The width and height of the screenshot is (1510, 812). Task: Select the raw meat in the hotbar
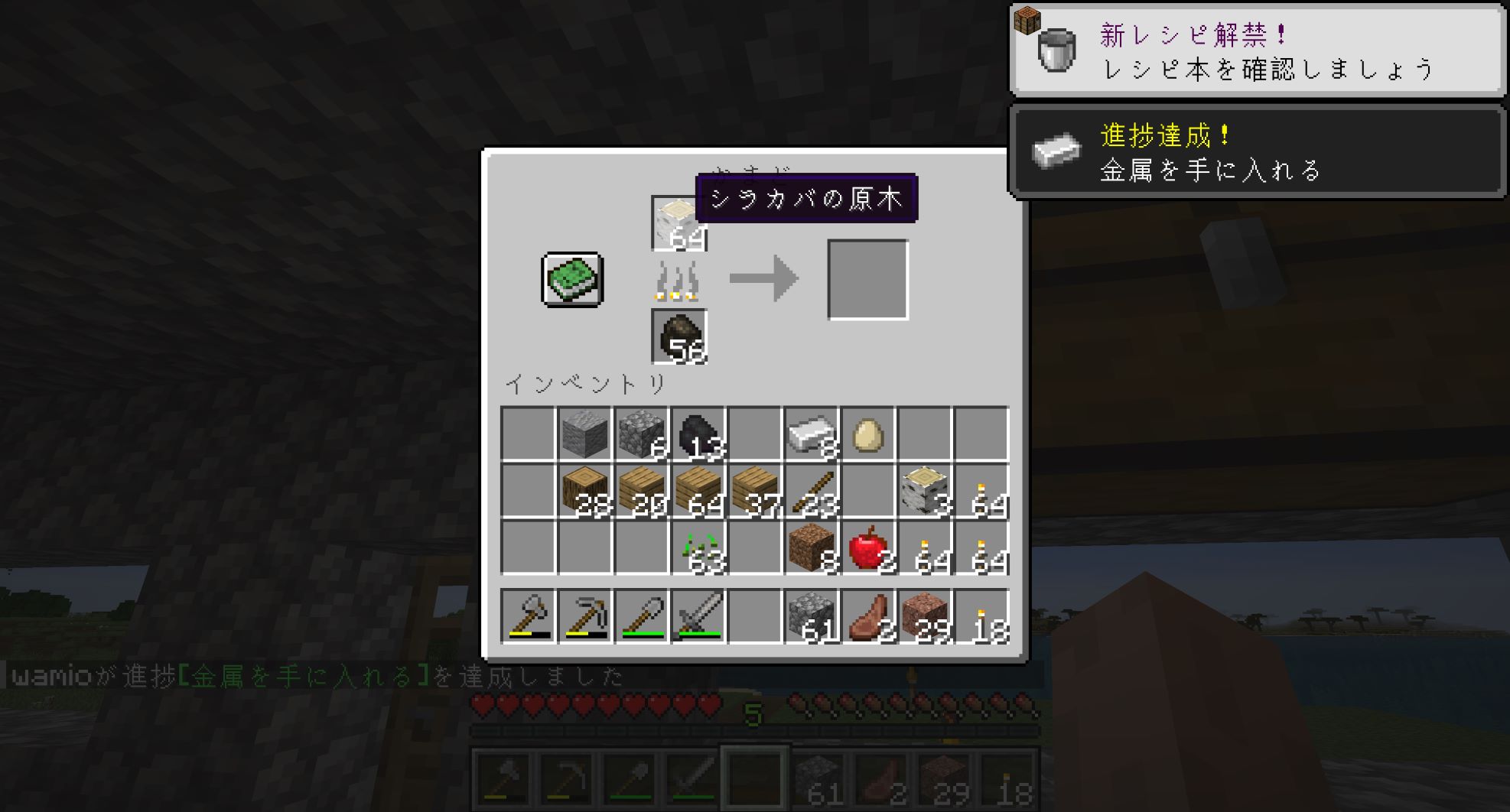867,615
